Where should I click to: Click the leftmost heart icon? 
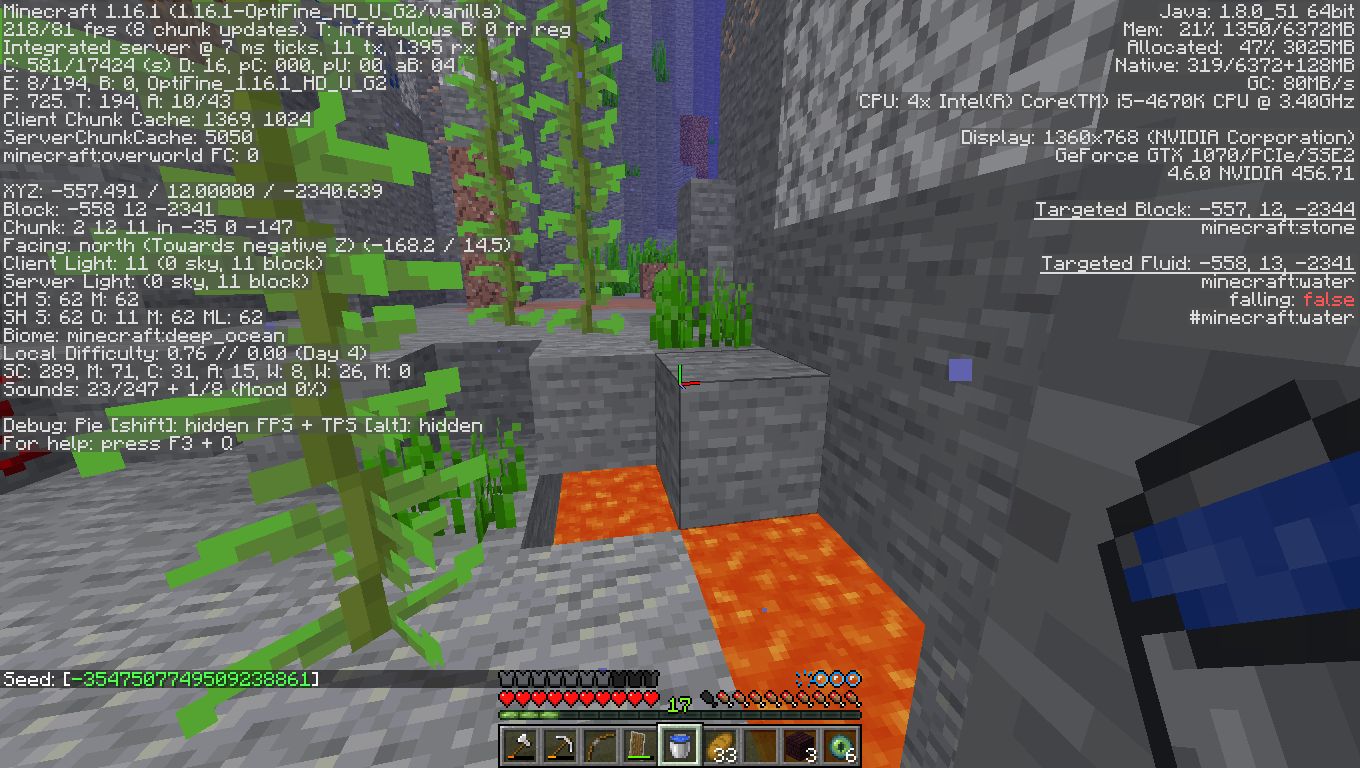[506, 697]
